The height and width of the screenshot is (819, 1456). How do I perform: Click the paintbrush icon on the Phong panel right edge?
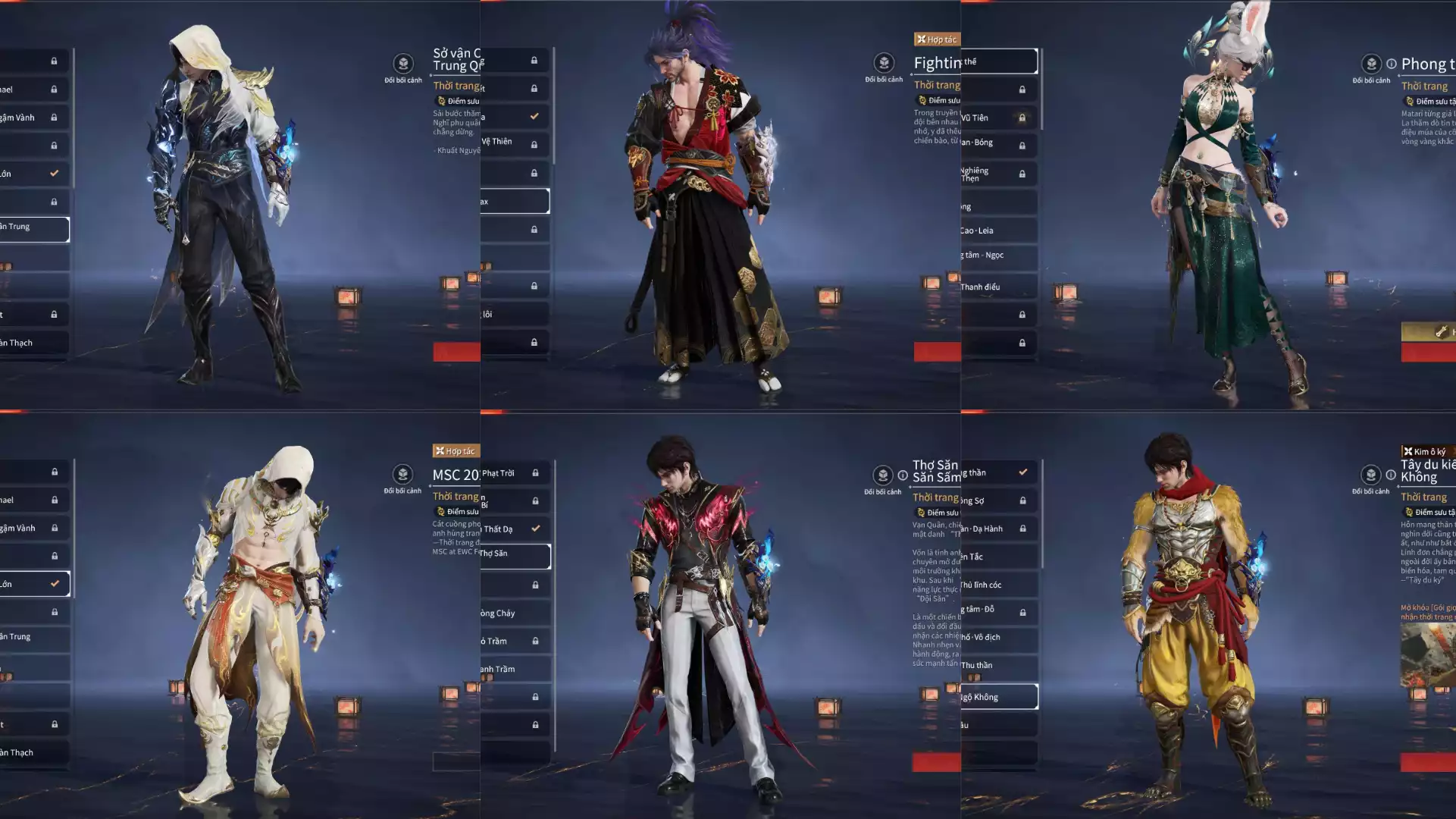point(1442,331)
